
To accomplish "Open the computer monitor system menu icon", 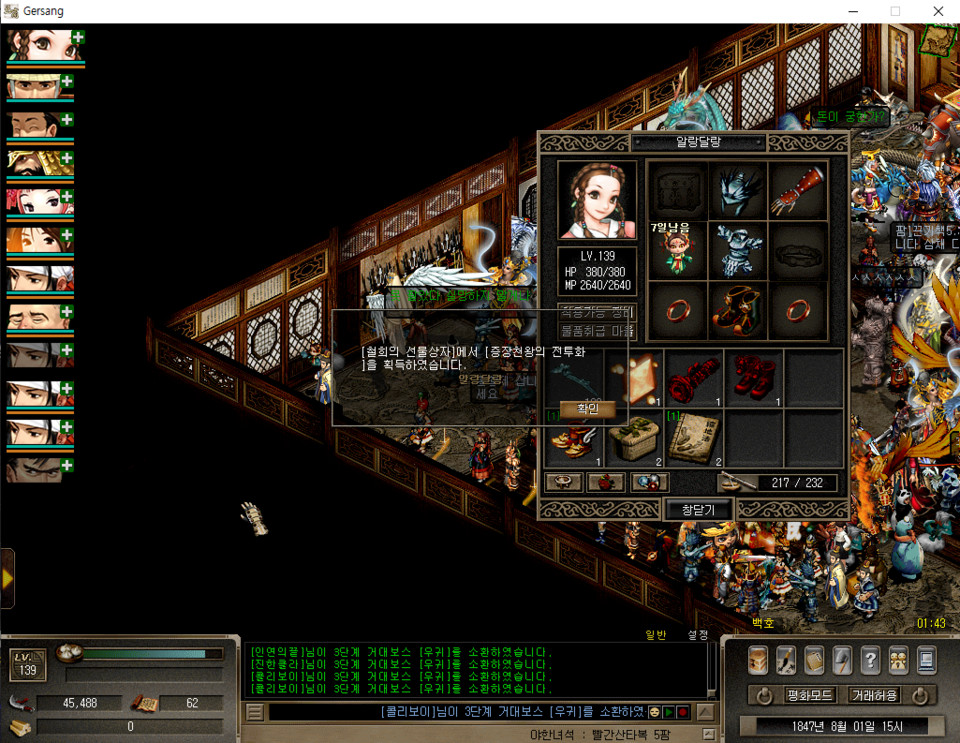I will pyautogui.click(x=926, y=659).
